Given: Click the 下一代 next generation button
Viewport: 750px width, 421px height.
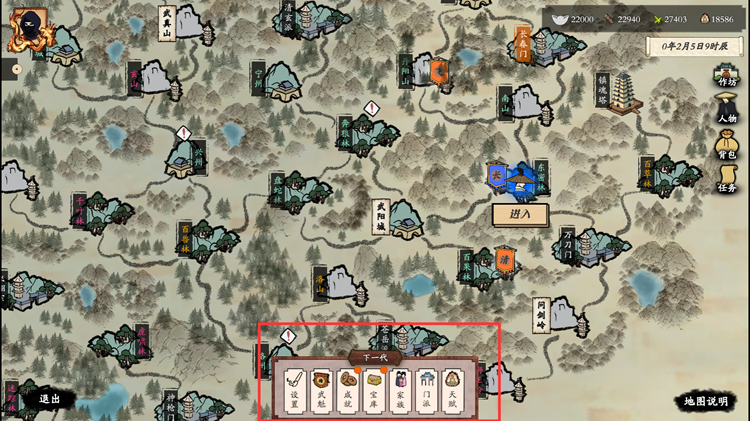Looking at the screenshot, I should (x=375, y=358).
